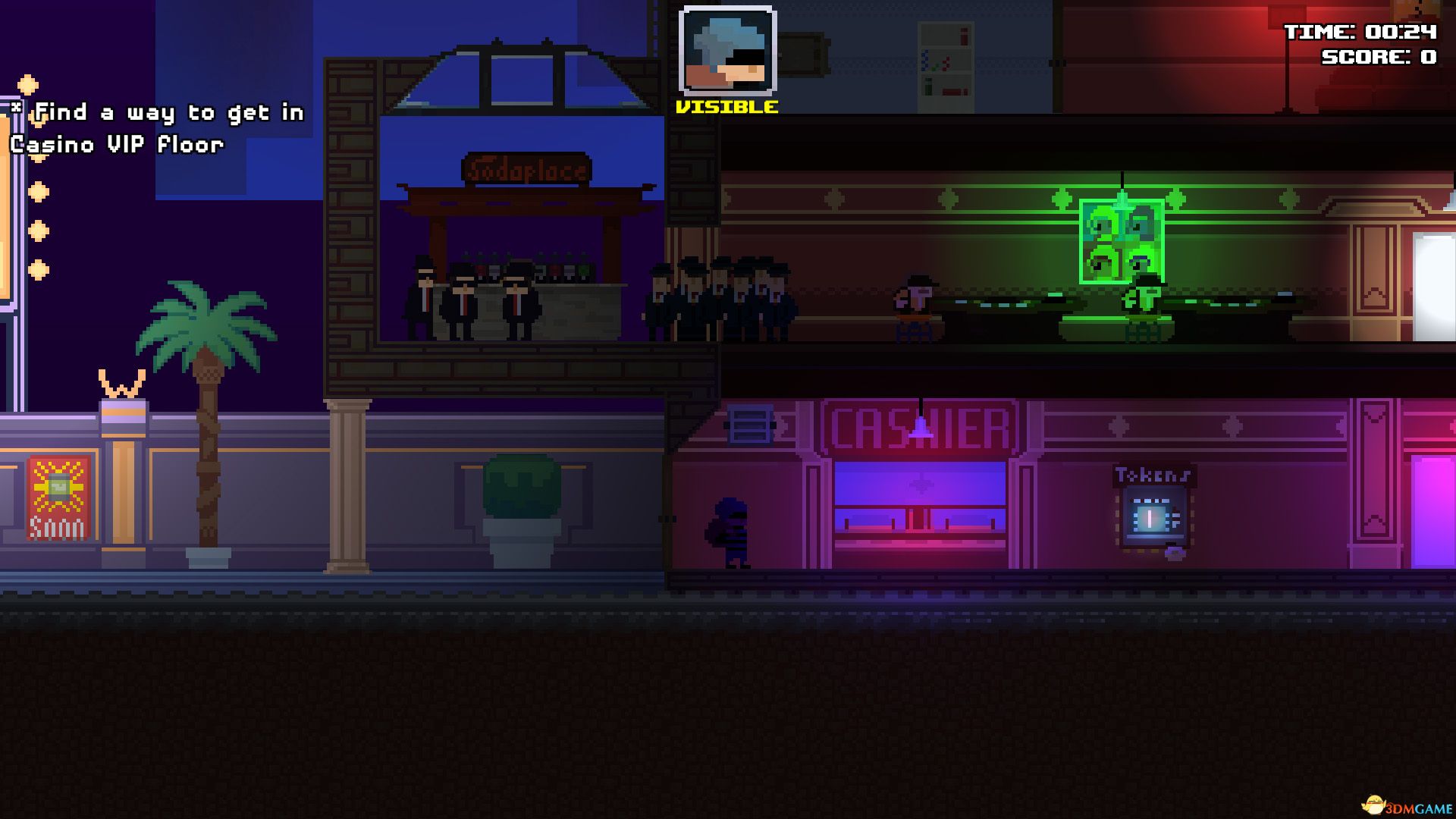The image size is (1456, 819).
Task: Toggle the VISIBLE status indicator
Action: click(726, 106)
